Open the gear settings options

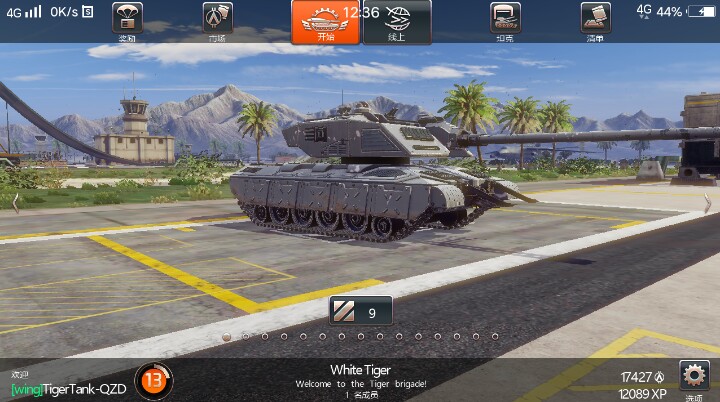click(694, 377)
